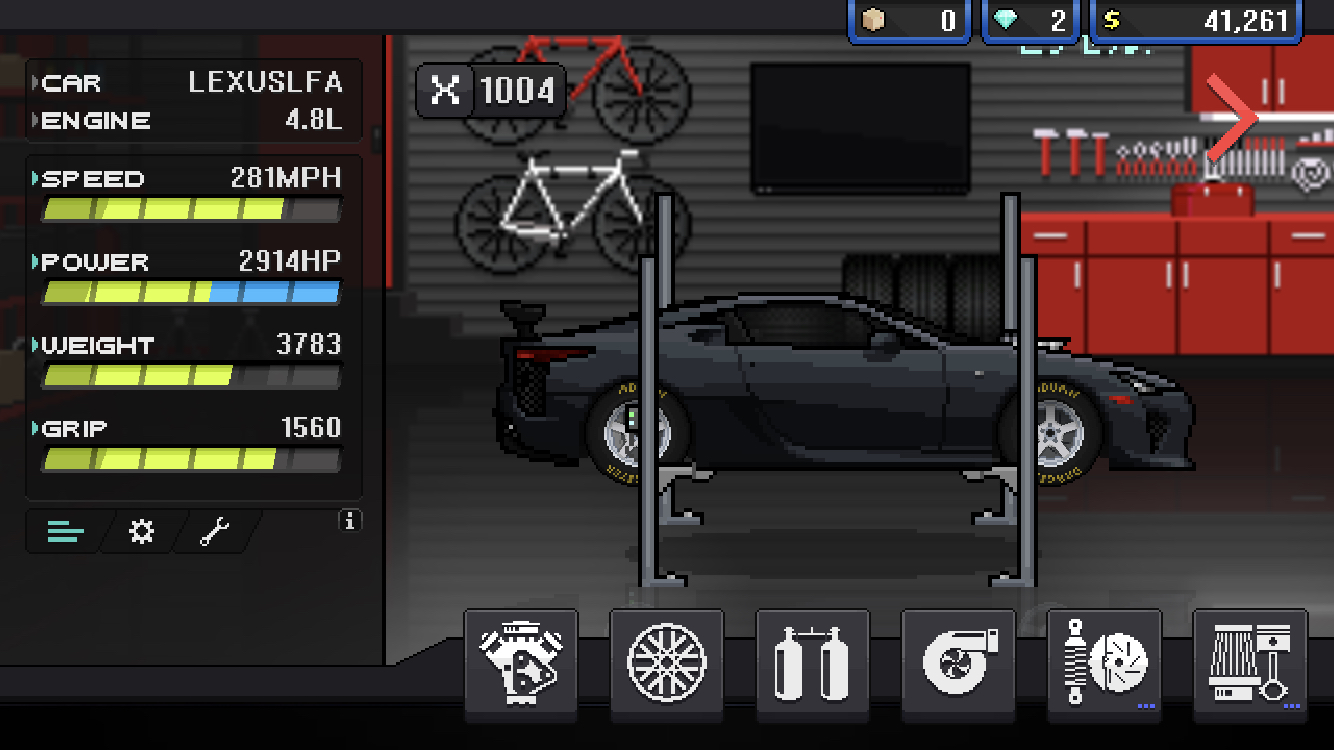1334x750 pixels.
Task: Open the crates counter
Action: [909, 21]
